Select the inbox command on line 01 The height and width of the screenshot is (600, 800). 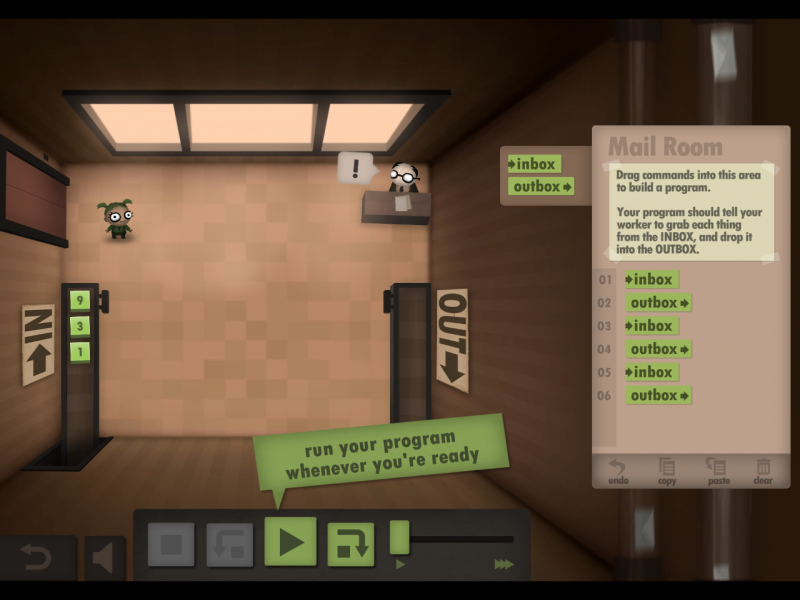pyautogui.click(x=650, y=280)
